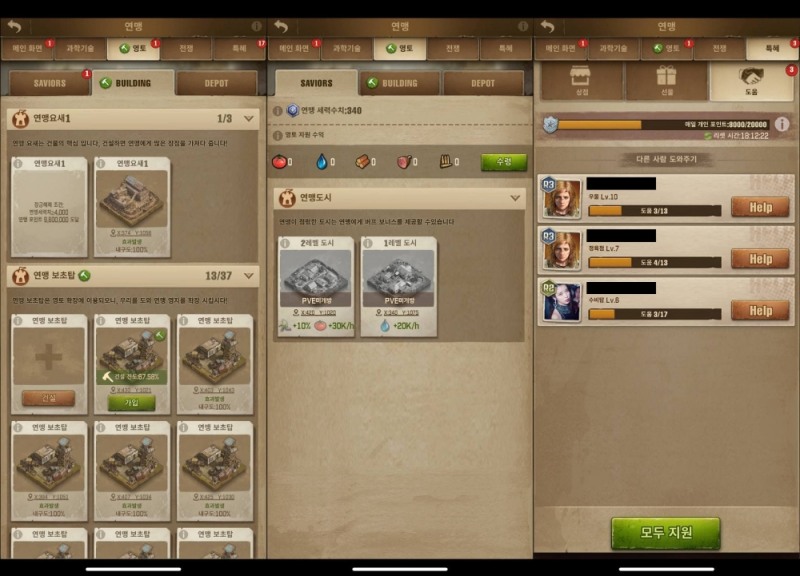
Task: Select the 2레벨 도시 city card
Action: click(315, 286)
